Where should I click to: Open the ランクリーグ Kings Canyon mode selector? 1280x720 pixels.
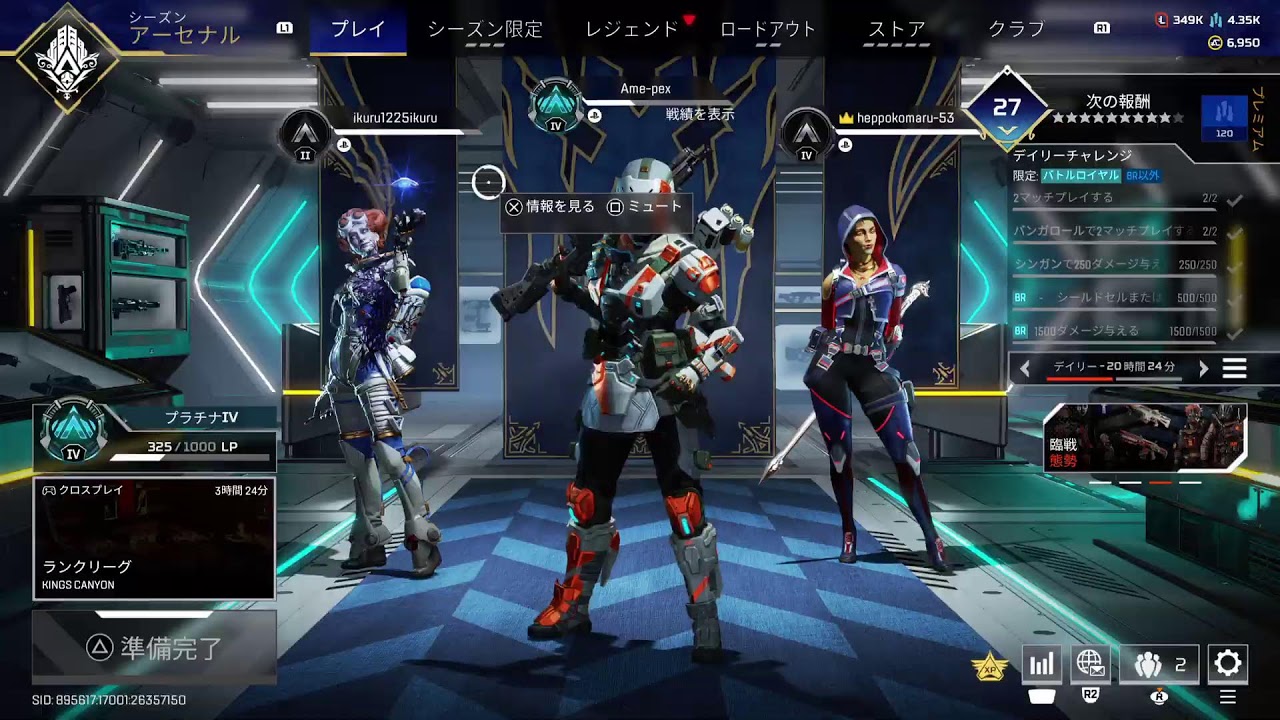point(154,538)
